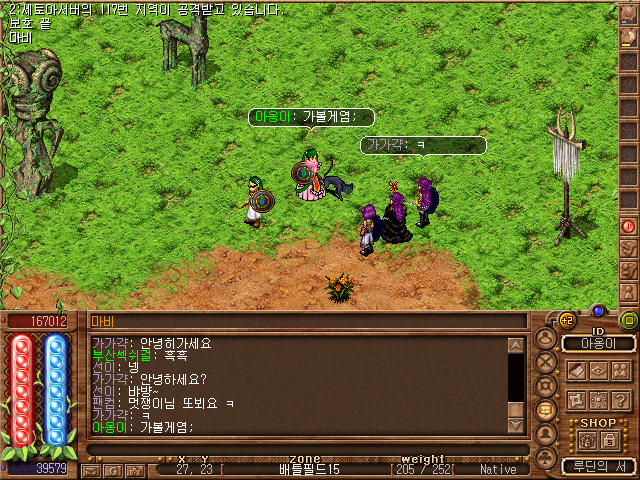Select the 아옹이 ID name field
Image resolution: width=640 pixels, height=480 pixels.
[599, 343]
